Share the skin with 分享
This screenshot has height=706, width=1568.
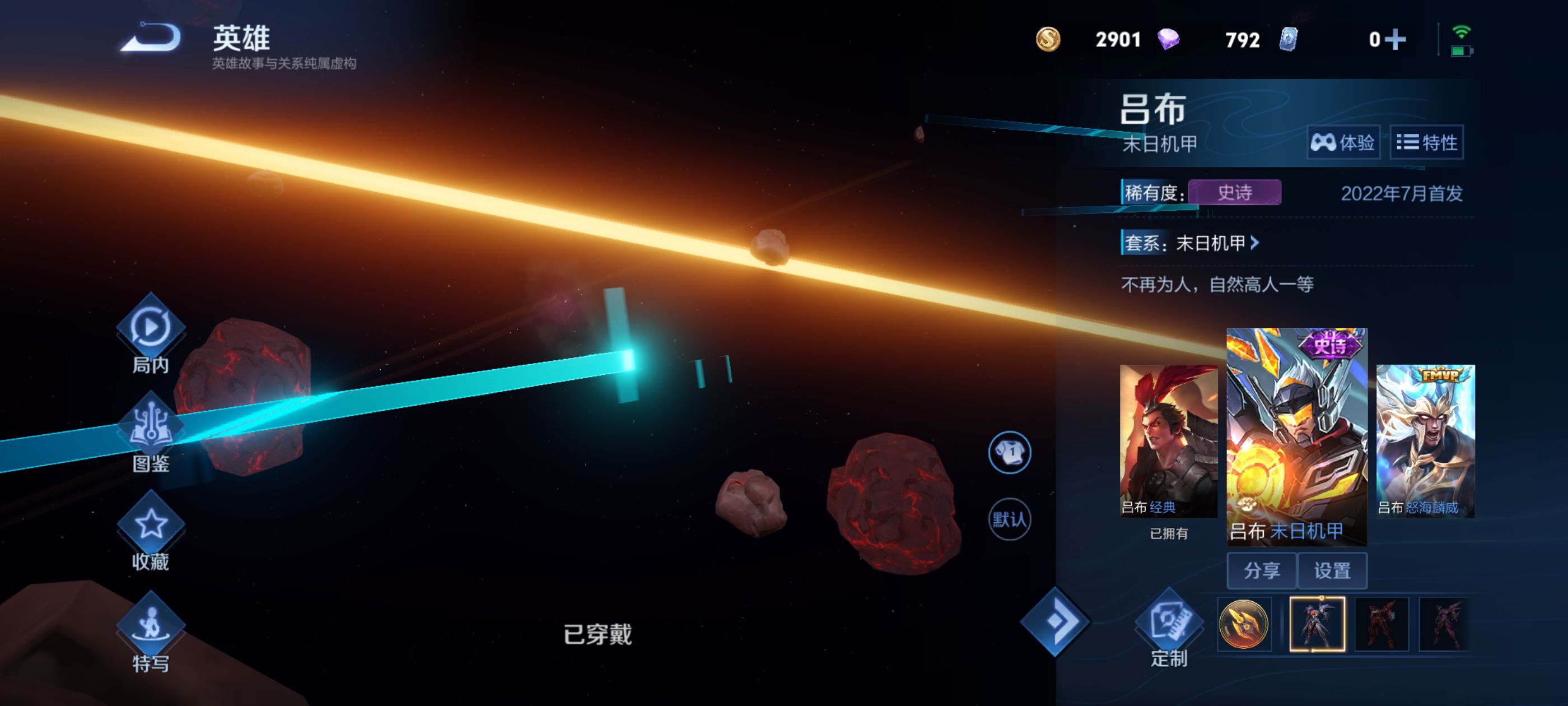click(1261, 571)
